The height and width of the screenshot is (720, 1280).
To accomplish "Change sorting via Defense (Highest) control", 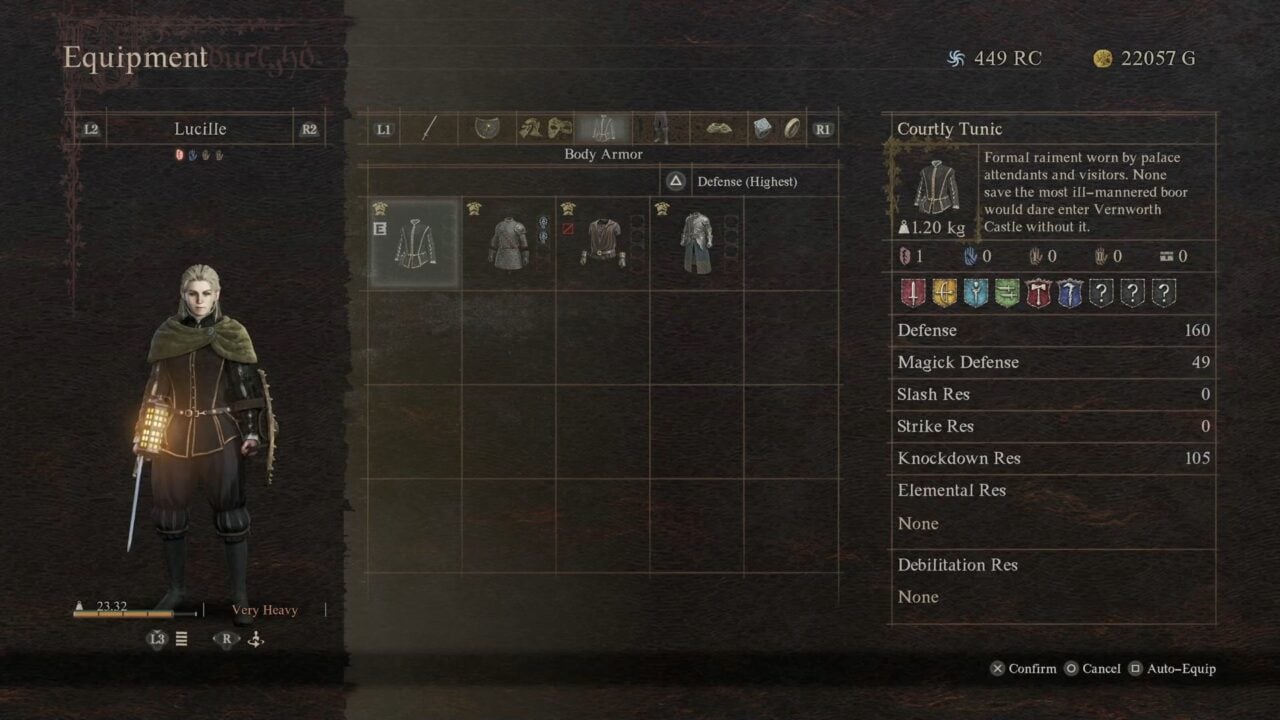I will pos(745,181).
